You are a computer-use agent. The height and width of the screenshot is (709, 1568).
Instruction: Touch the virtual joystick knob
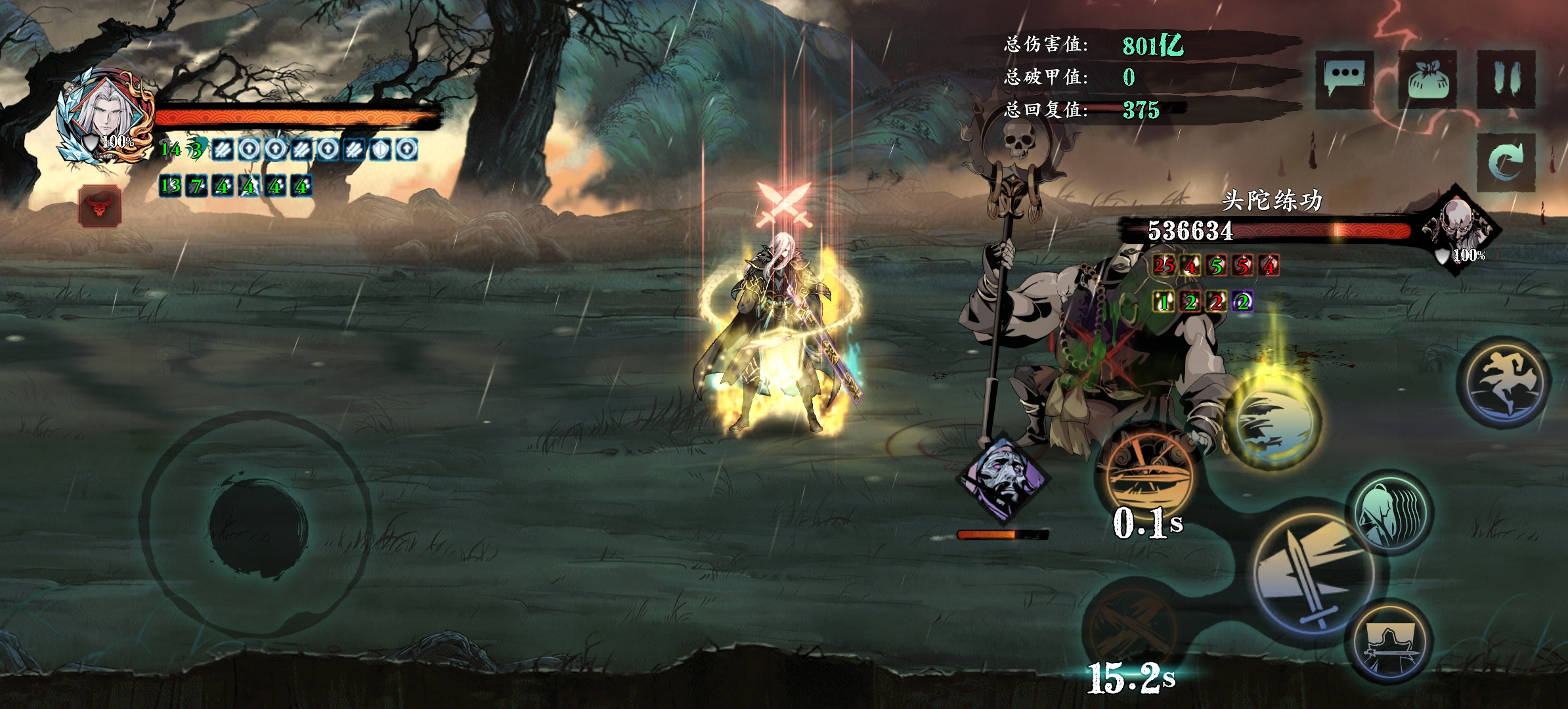coord(258,526)
